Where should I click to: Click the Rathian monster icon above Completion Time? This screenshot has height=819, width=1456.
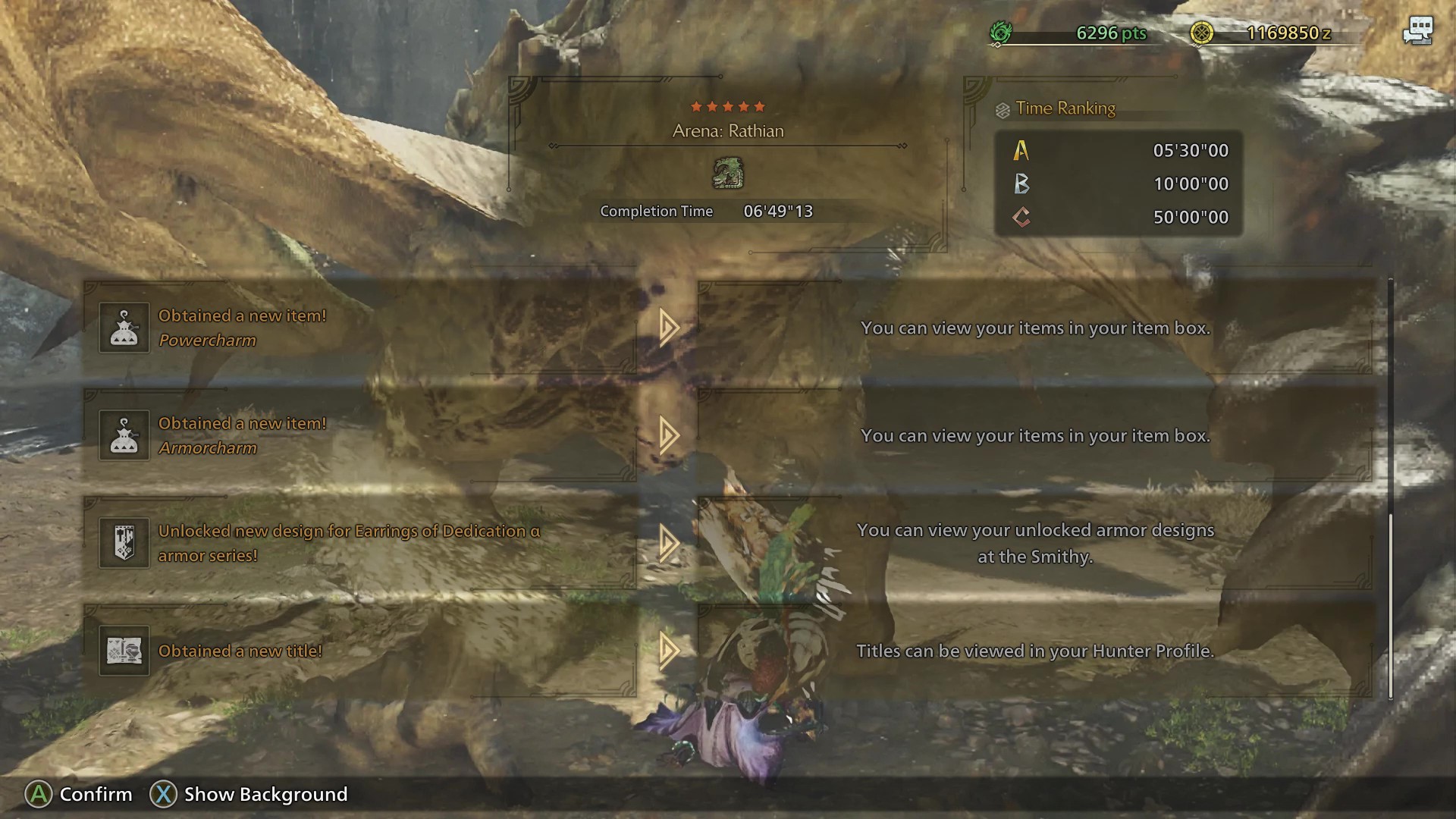728,174
